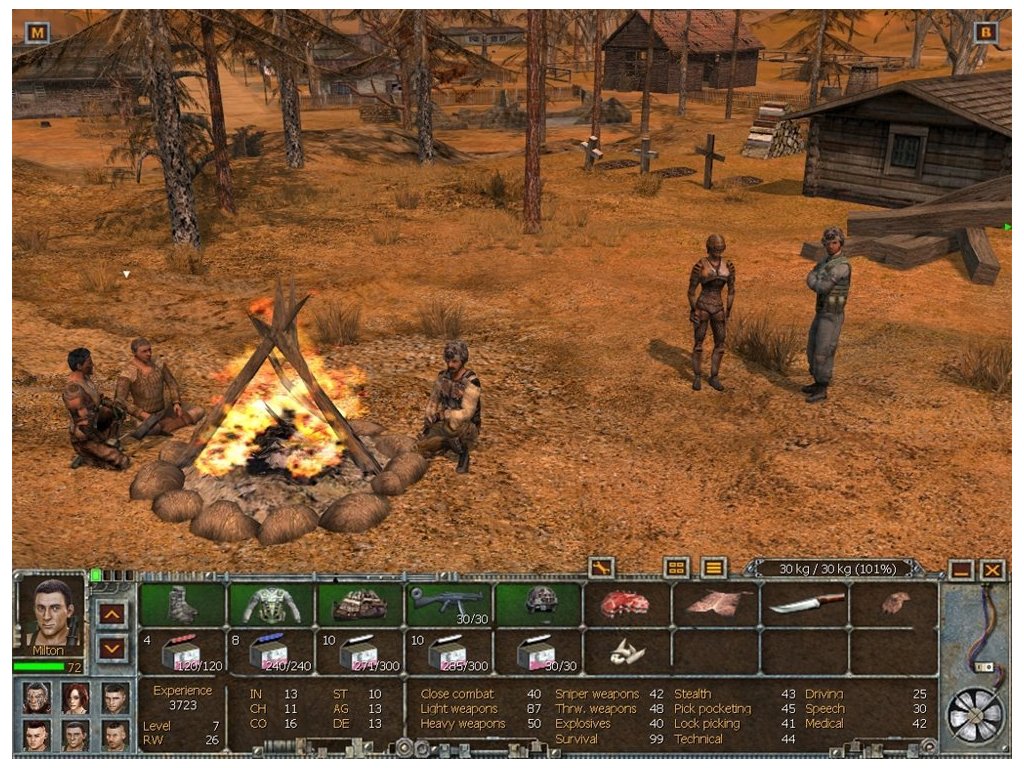This screenshot has width=1024, height=768.
Task: Click the animal hide item slot
Action: point(715,604)
